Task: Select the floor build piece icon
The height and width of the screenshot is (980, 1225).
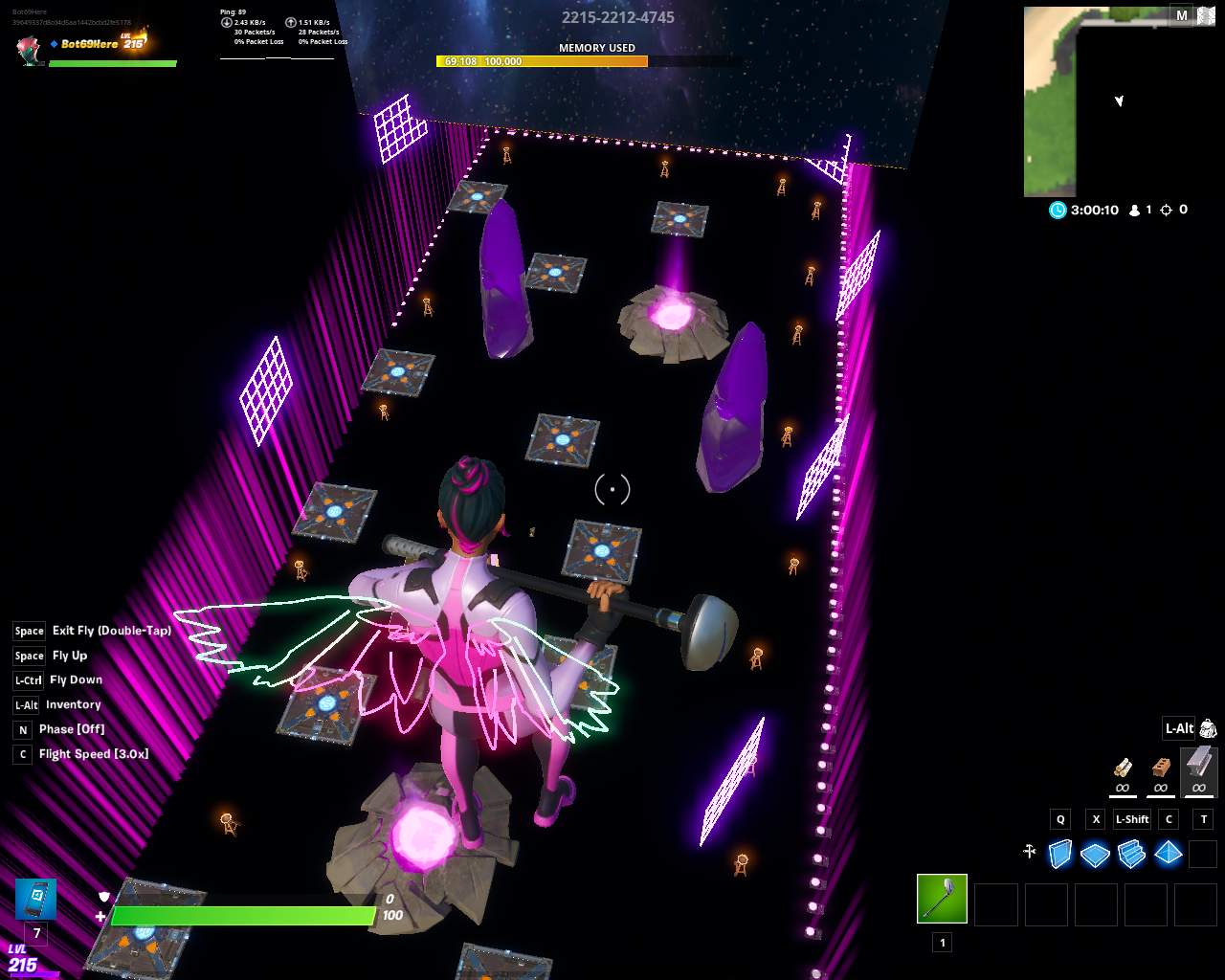Action: coord(1096,854)
